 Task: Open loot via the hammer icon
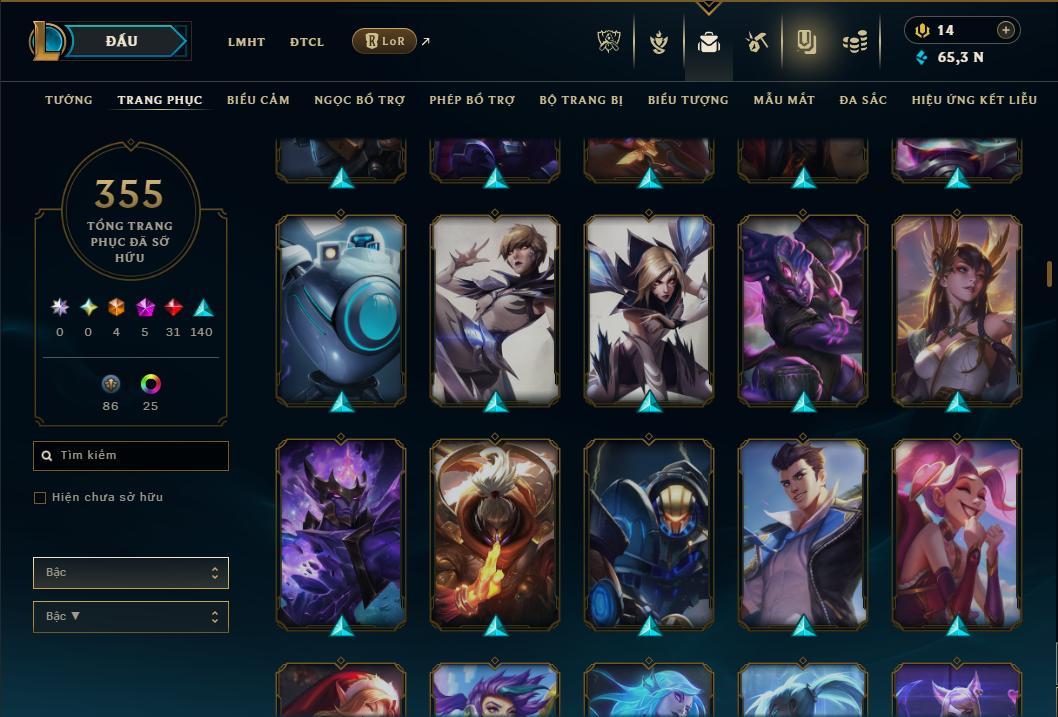click(757, 42)
